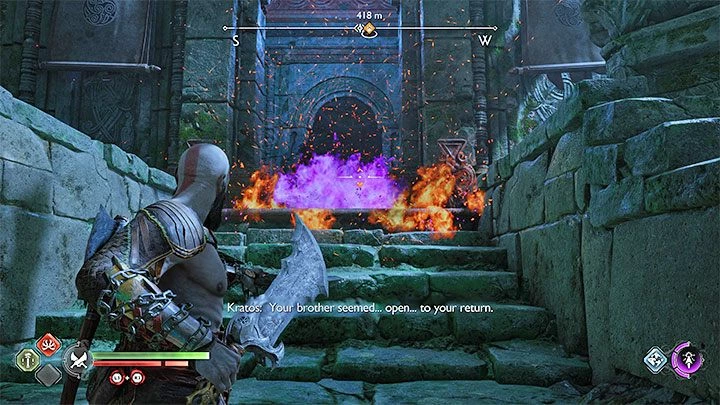Viewport: 720px width, 405px height.
Task: Click the empty gray diamond ability slot
Action: click(46, 377)
